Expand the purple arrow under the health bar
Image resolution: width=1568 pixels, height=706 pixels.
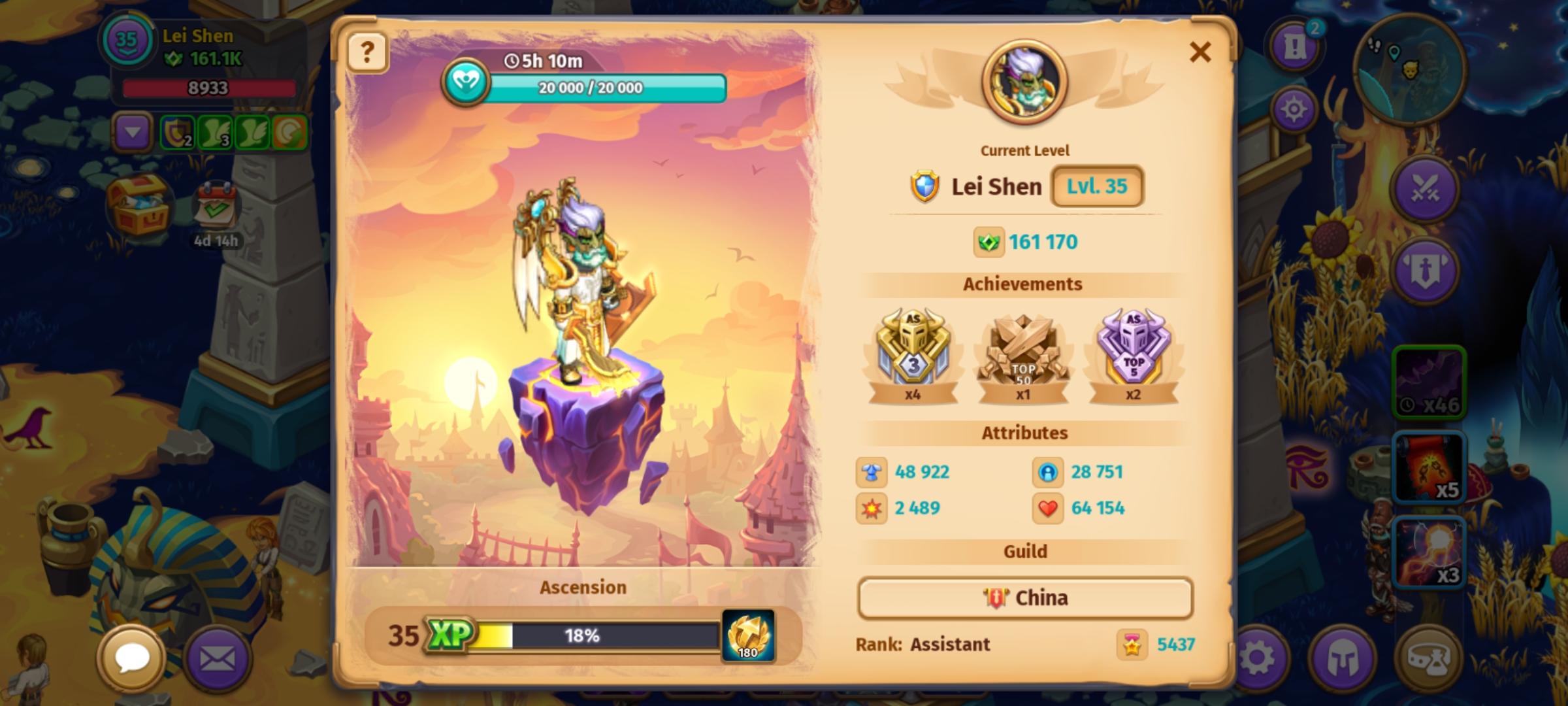click(134, 134)
